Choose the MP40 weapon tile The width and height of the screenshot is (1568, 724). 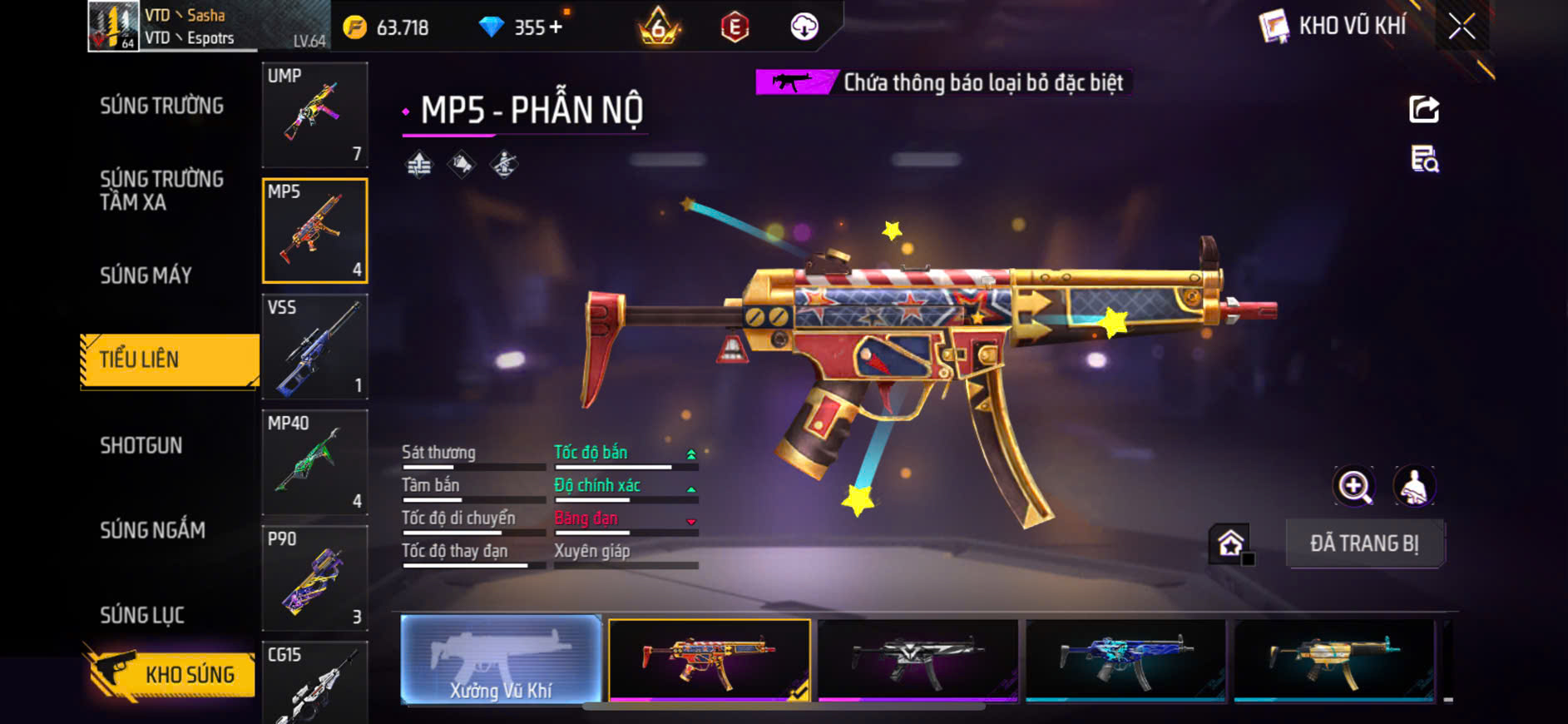[x=314, y=462]
